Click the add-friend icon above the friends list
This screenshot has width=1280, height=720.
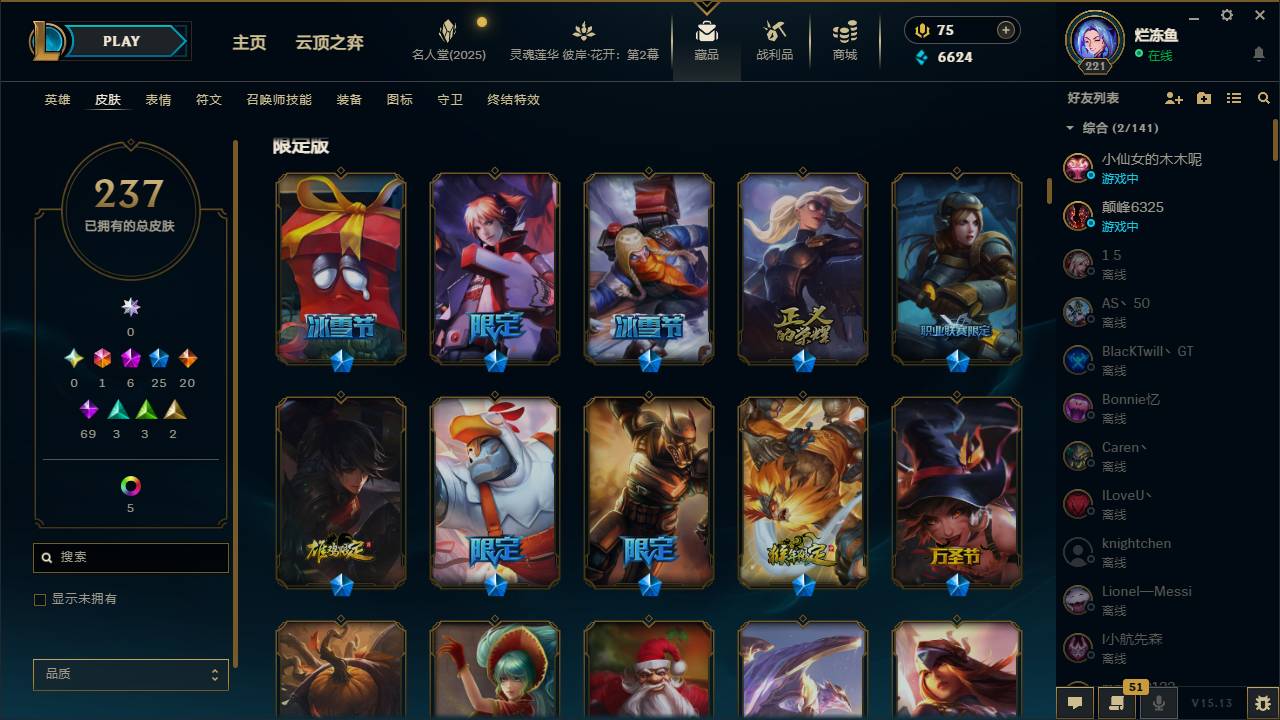click(1172, 98)
